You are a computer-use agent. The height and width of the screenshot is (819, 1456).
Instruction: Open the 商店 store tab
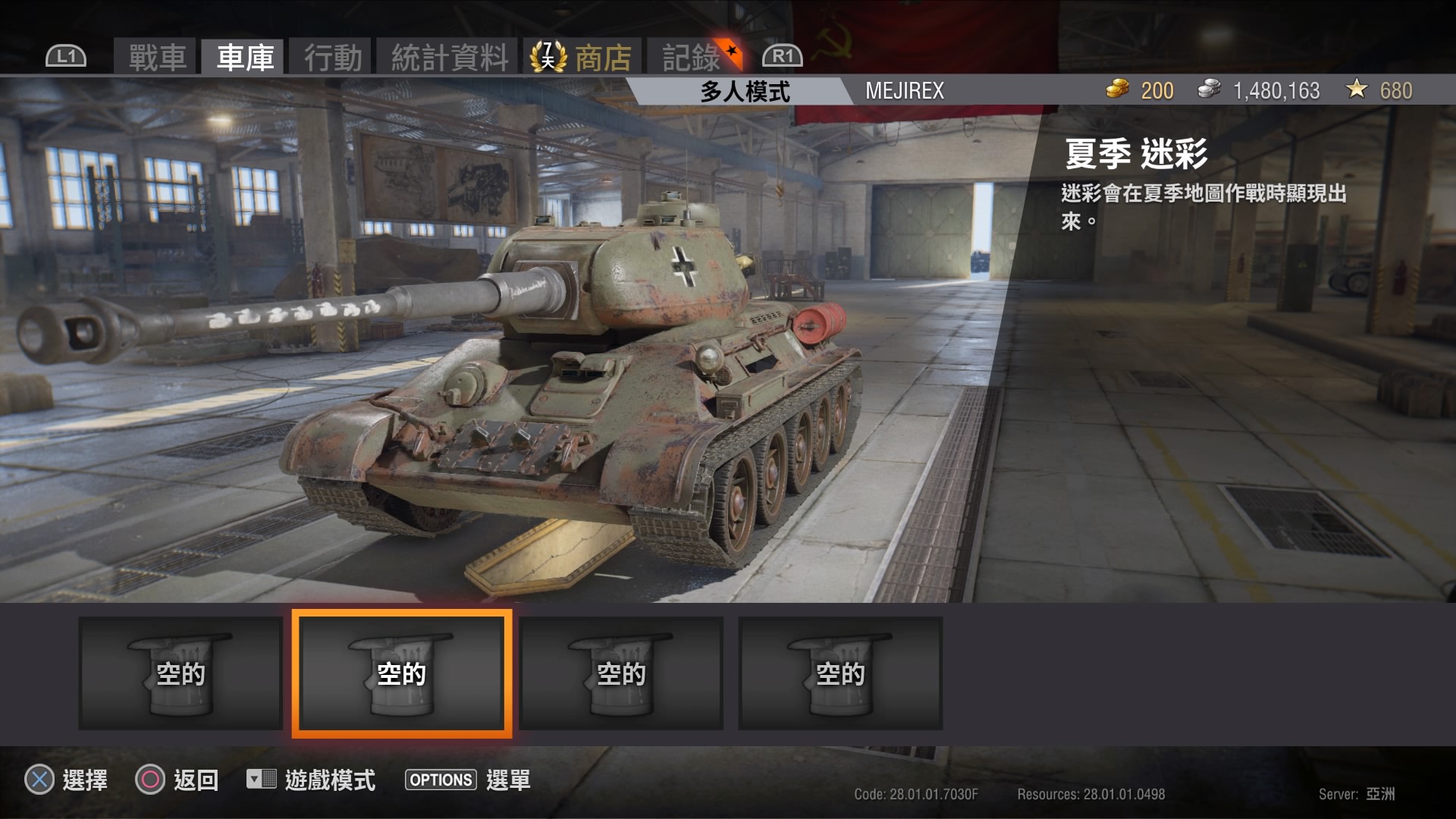click(x=602, y=57)
